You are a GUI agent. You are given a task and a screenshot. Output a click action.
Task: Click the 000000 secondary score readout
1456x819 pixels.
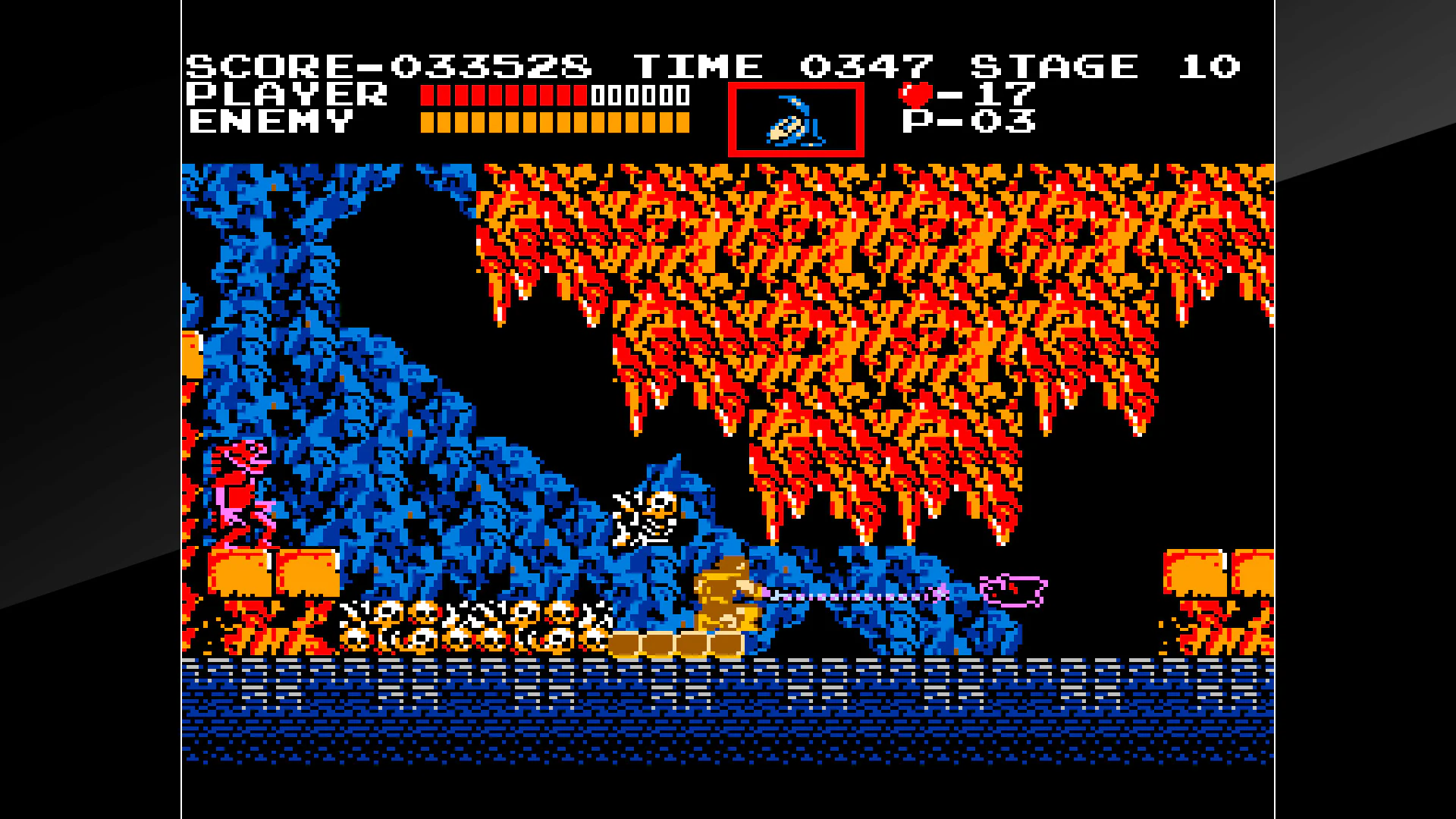pyautogui.click(x=641, y=95)
